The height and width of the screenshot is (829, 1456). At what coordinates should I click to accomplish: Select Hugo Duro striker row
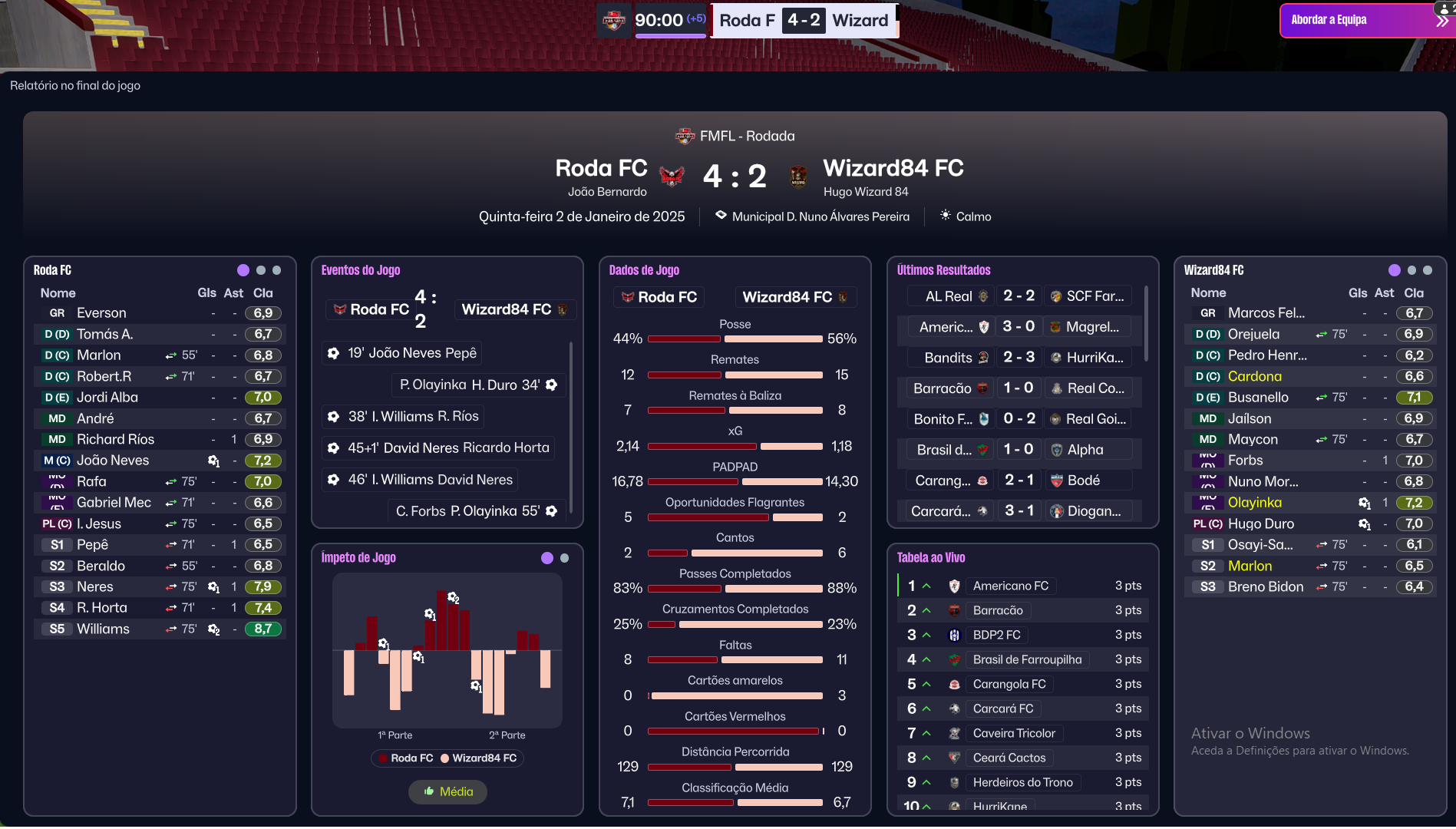[x=1260, y=523]
